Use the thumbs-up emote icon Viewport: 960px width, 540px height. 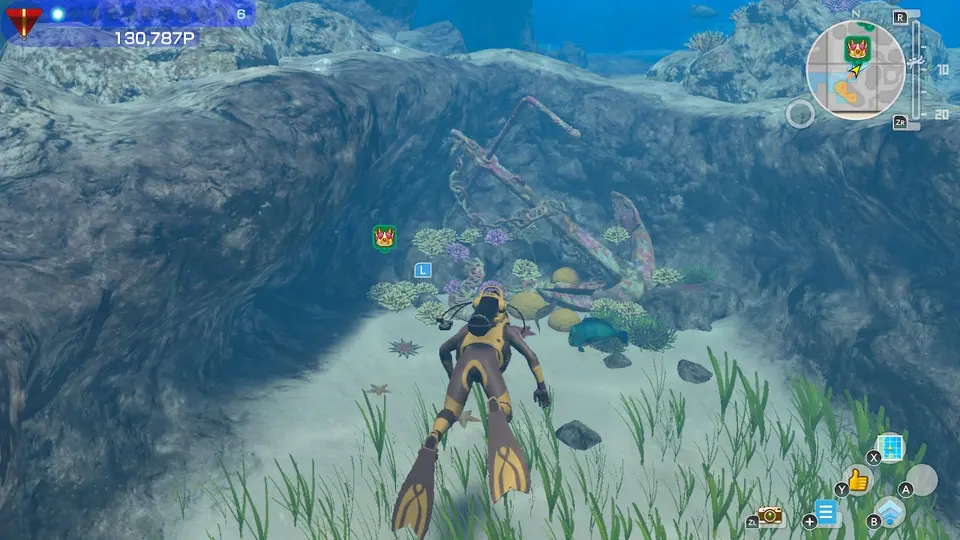858,480
